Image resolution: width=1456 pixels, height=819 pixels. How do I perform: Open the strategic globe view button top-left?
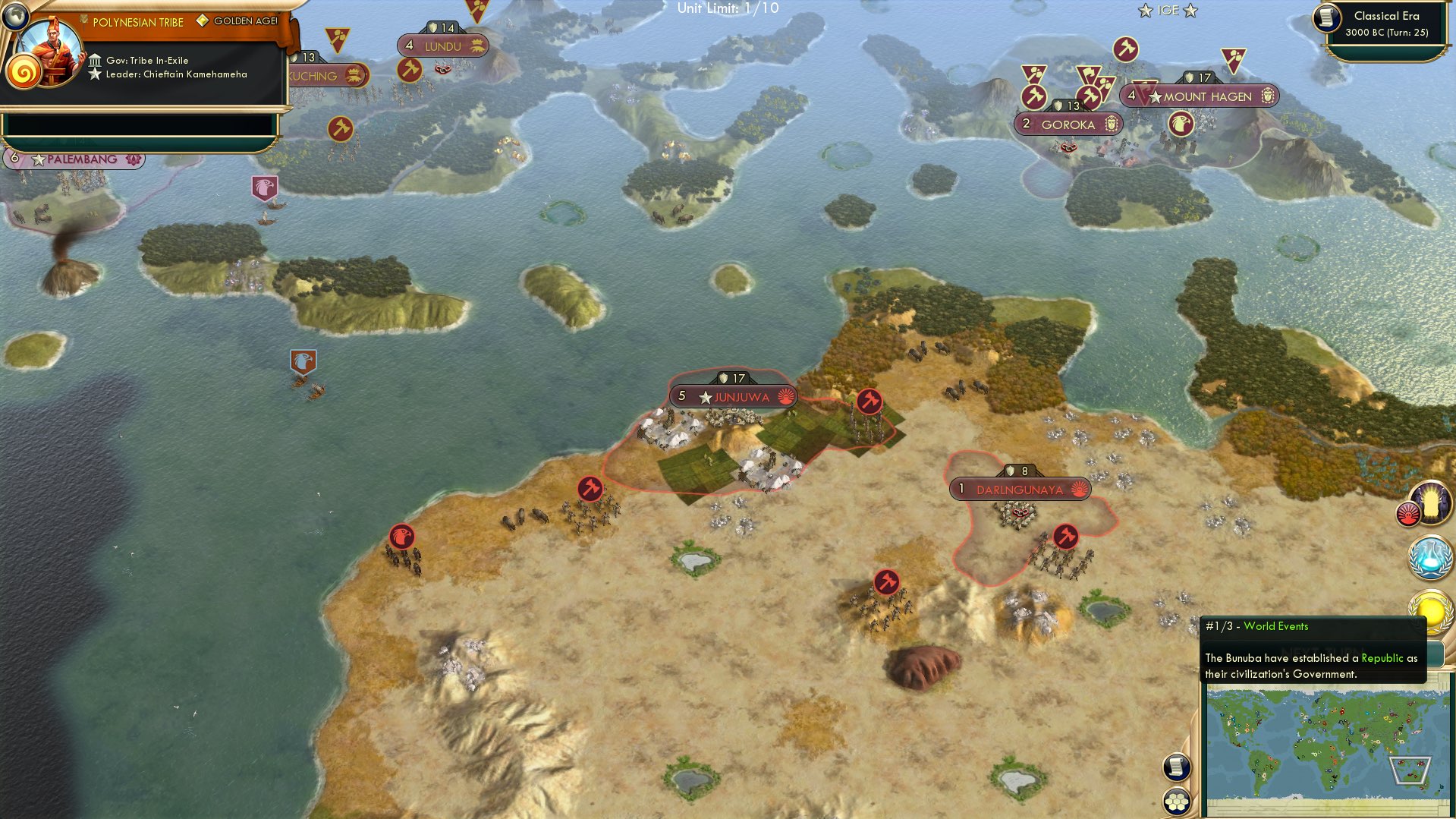click(17, 17)
